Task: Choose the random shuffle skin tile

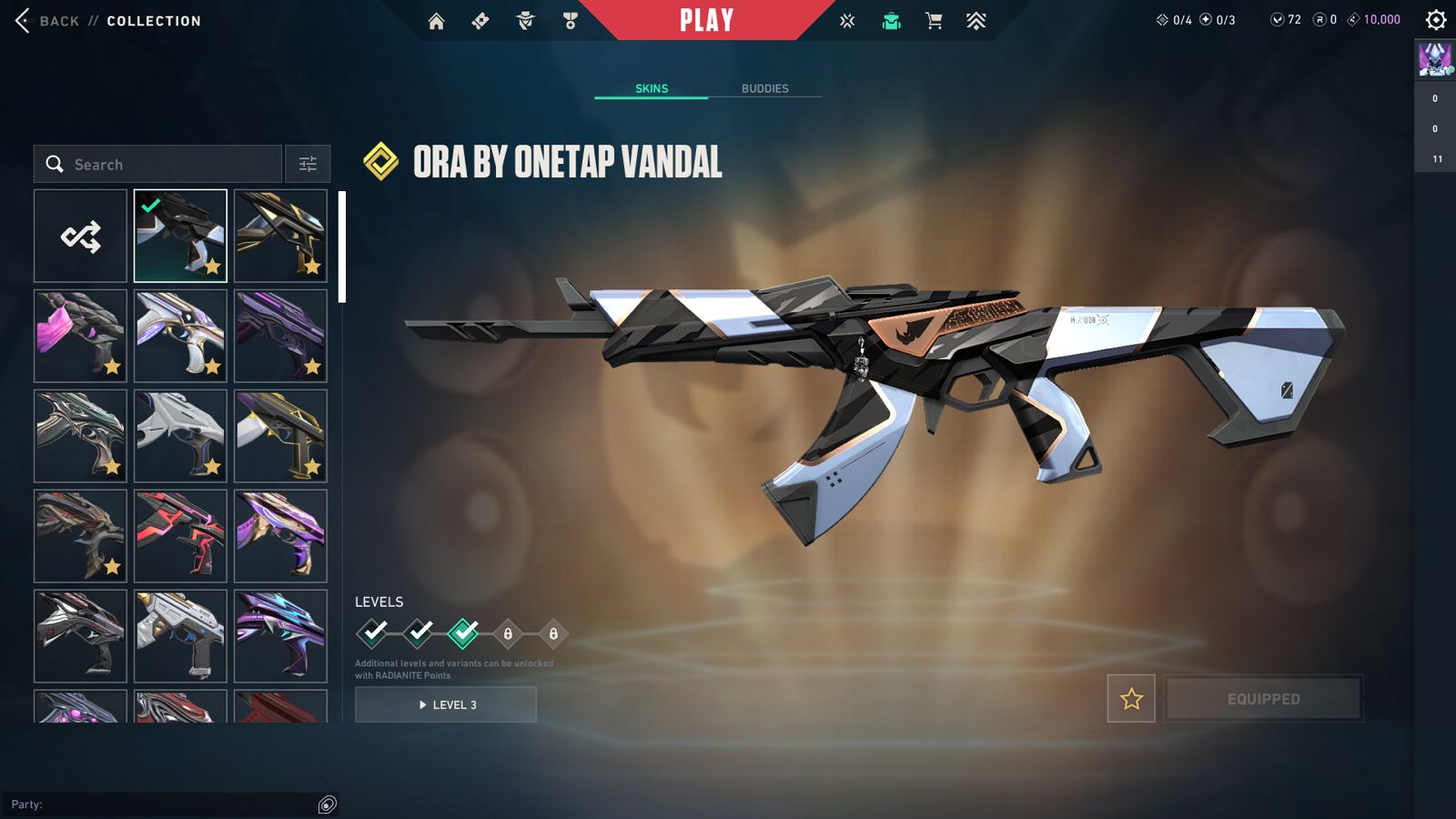Action: click(81, 237)
